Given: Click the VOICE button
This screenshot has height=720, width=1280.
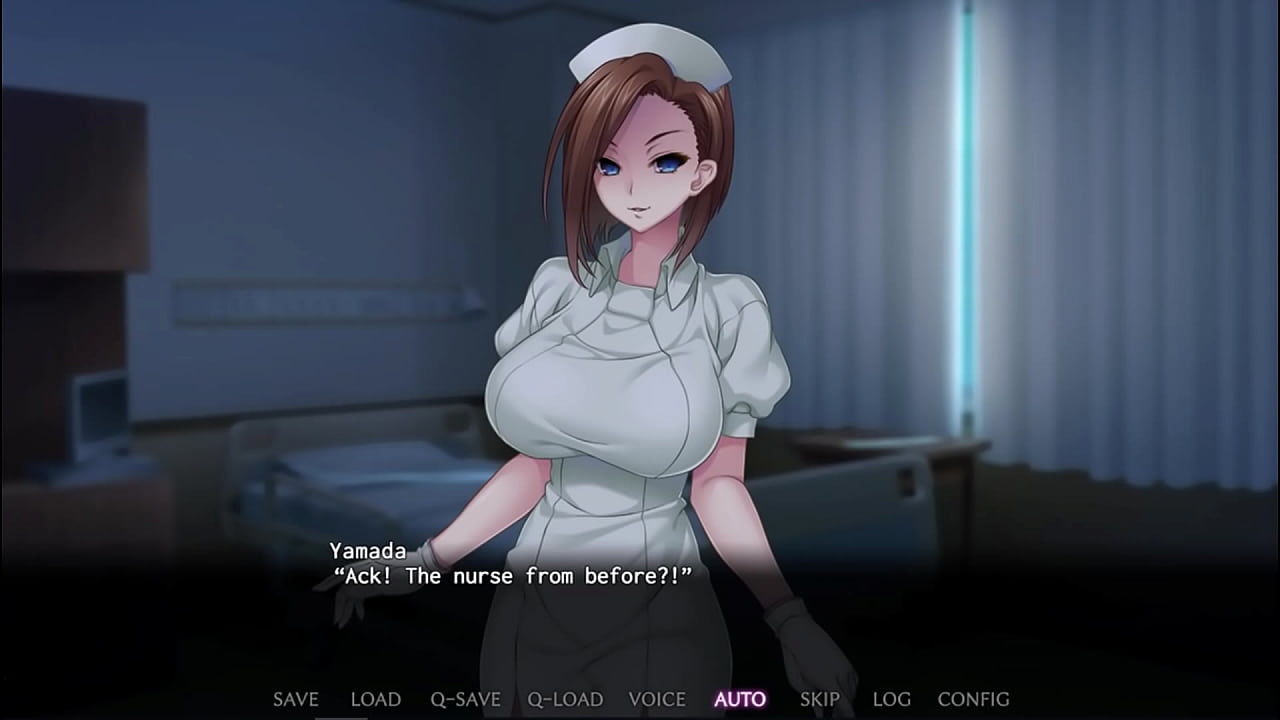Looking at the screenshot, I should pyautogui.click(x=657, y=699).
